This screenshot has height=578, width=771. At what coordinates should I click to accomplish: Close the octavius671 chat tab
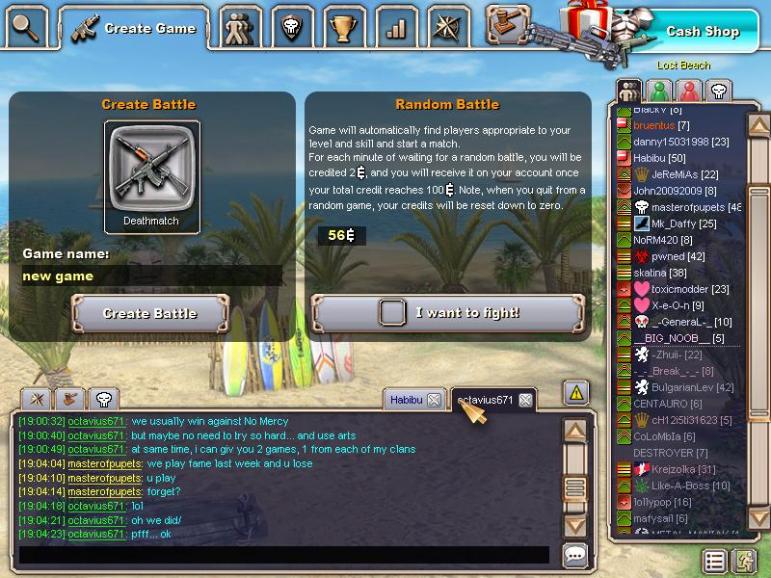tap(525, 400)
